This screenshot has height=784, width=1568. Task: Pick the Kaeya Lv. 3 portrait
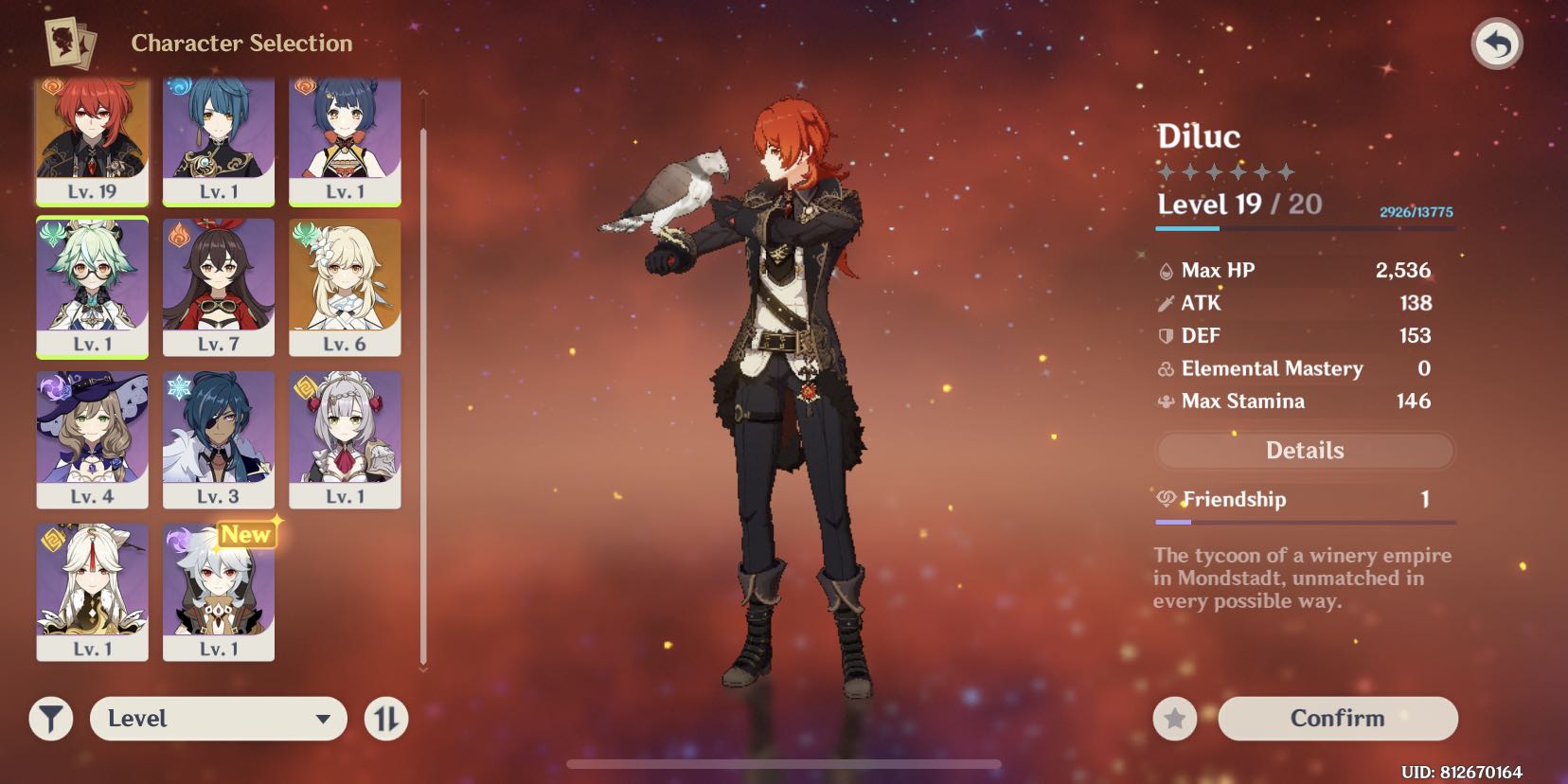(218, 439)
